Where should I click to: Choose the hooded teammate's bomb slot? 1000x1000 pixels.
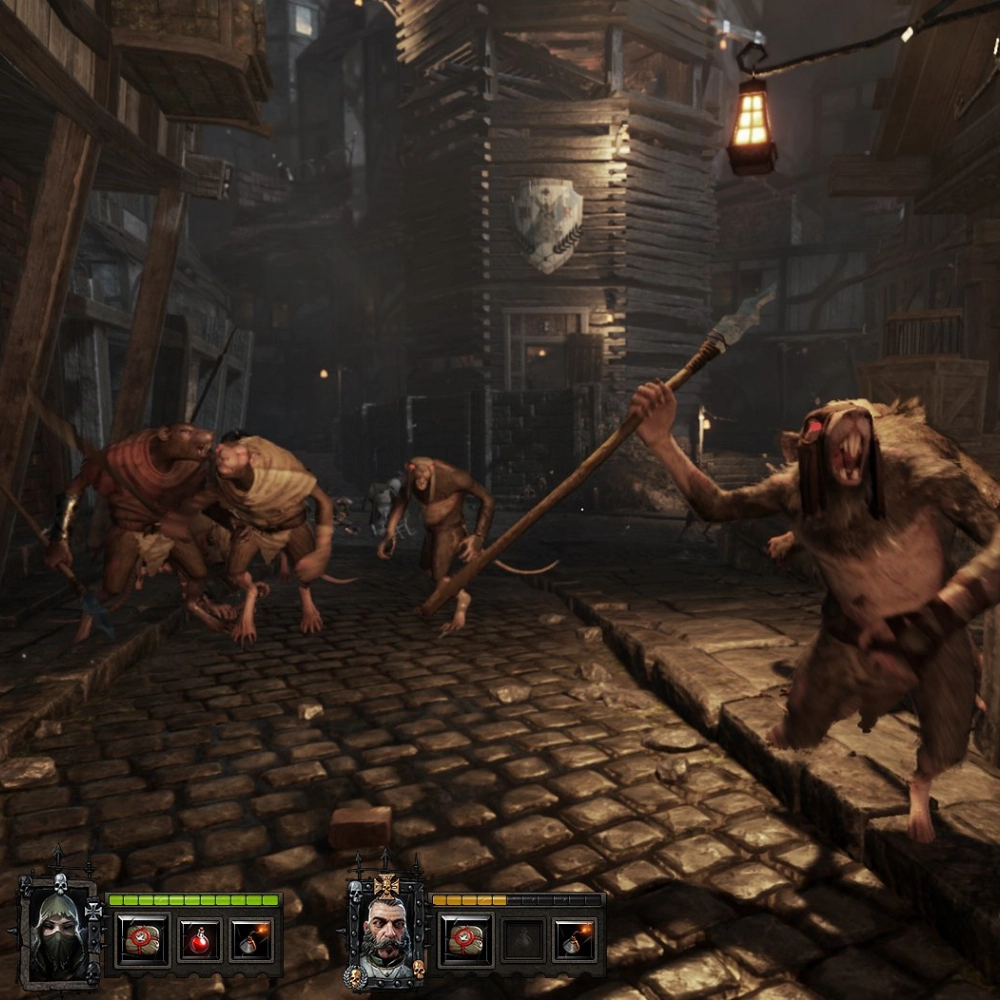click(x=251, y=941)
